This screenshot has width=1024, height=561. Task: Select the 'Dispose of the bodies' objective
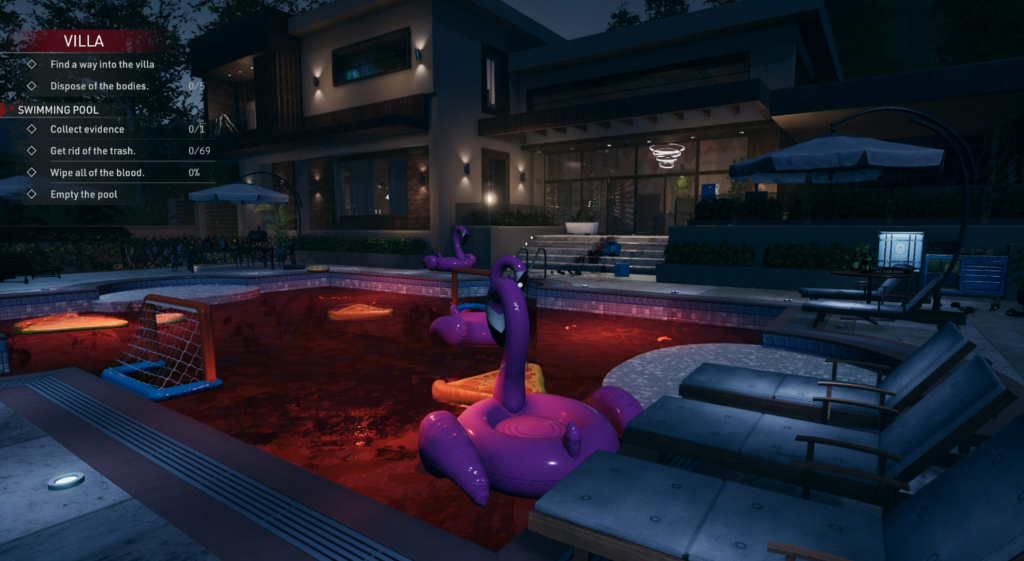[99, 86]
